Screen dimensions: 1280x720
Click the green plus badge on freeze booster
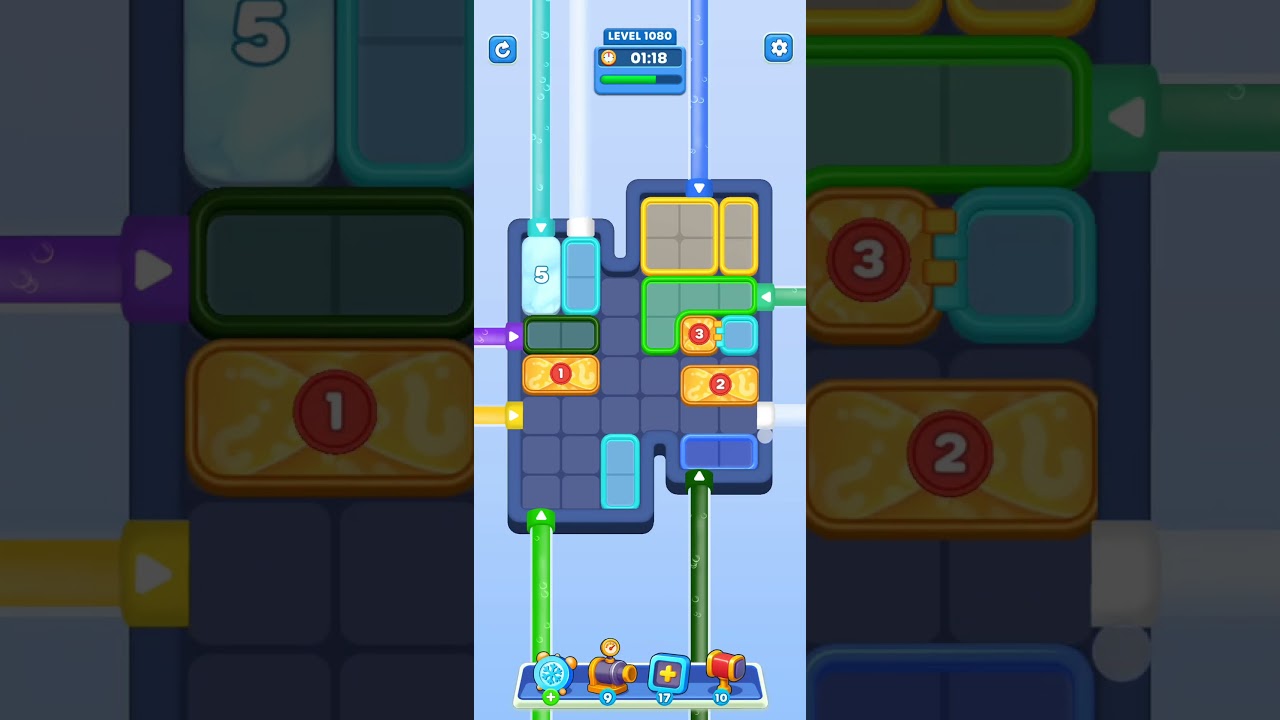point(549,697)
